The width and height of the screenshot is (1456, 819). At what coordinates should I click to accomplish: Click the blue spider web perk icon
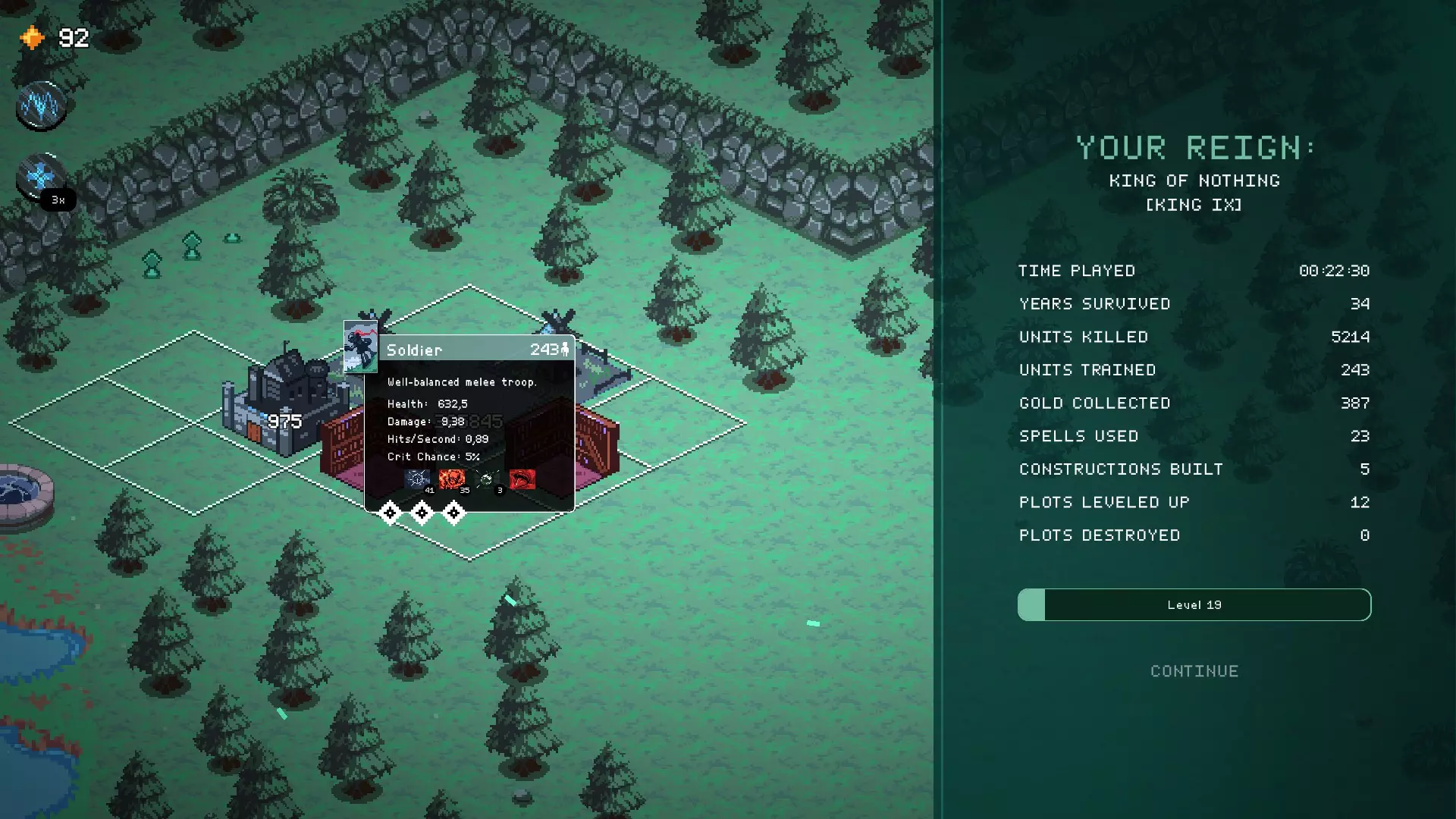coord(417,479)
